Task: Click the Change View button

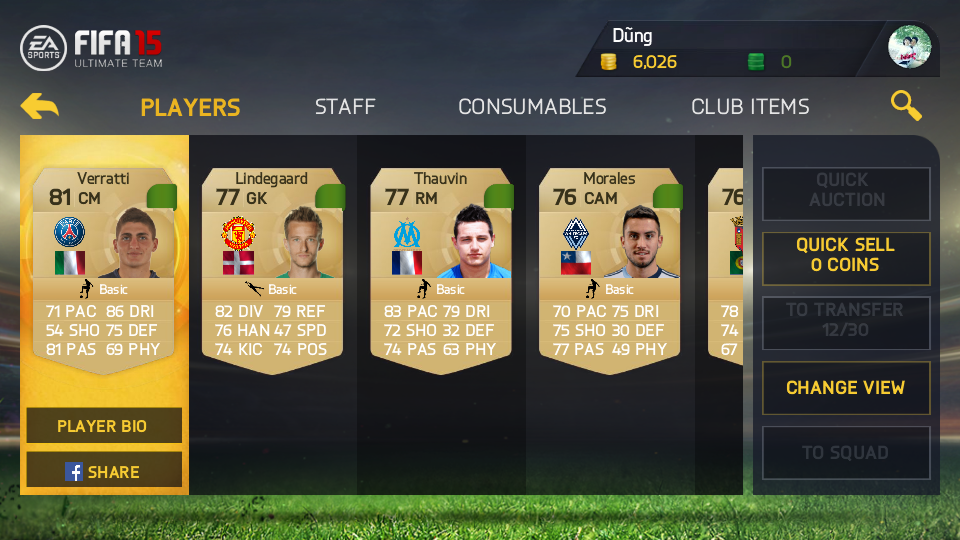Action: coord(845,388)
